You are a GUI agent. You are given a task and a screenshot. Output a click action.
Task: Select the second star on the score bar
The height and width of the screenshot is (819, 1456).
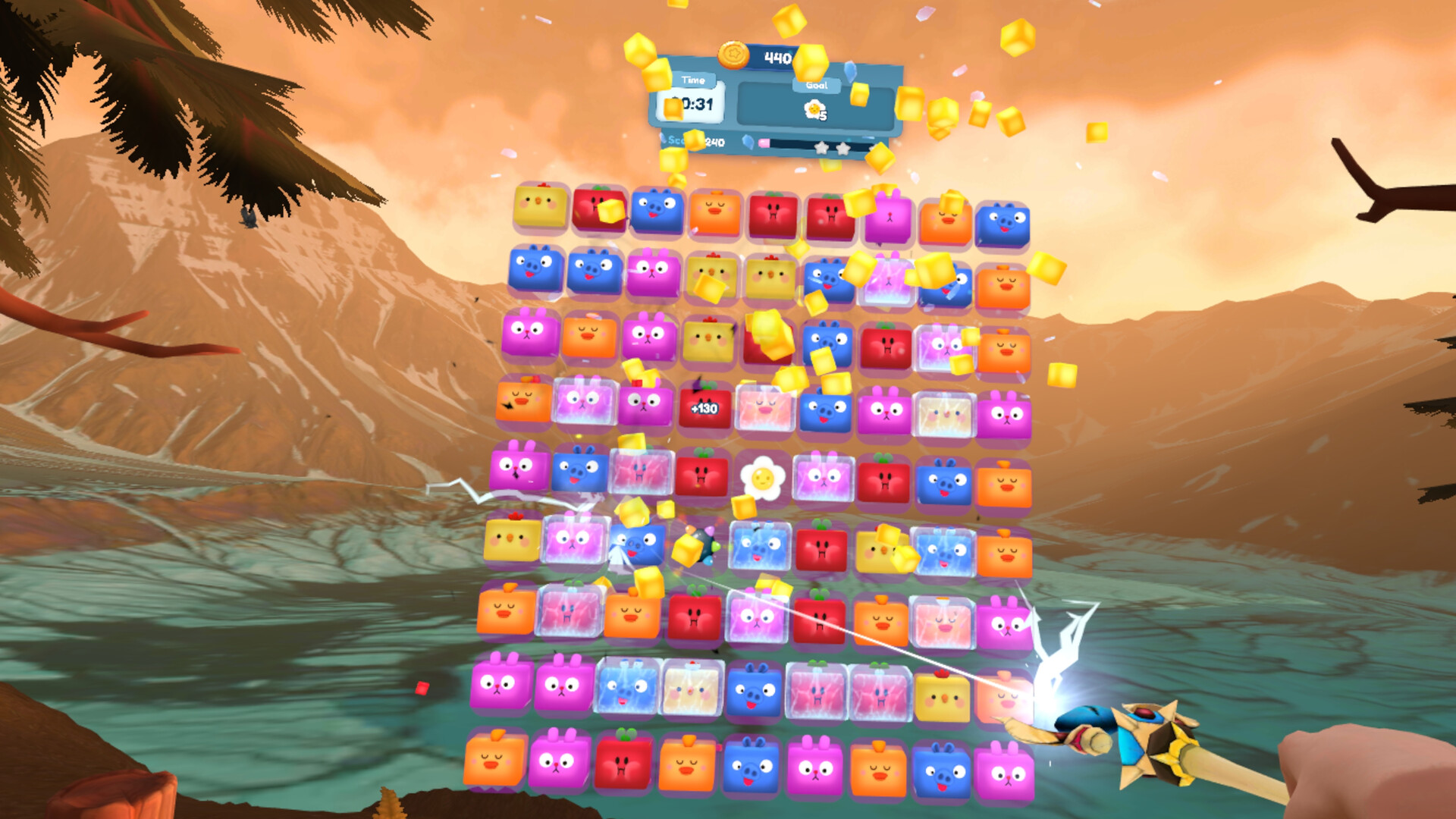pyautogui.click(x=843, y=149)
